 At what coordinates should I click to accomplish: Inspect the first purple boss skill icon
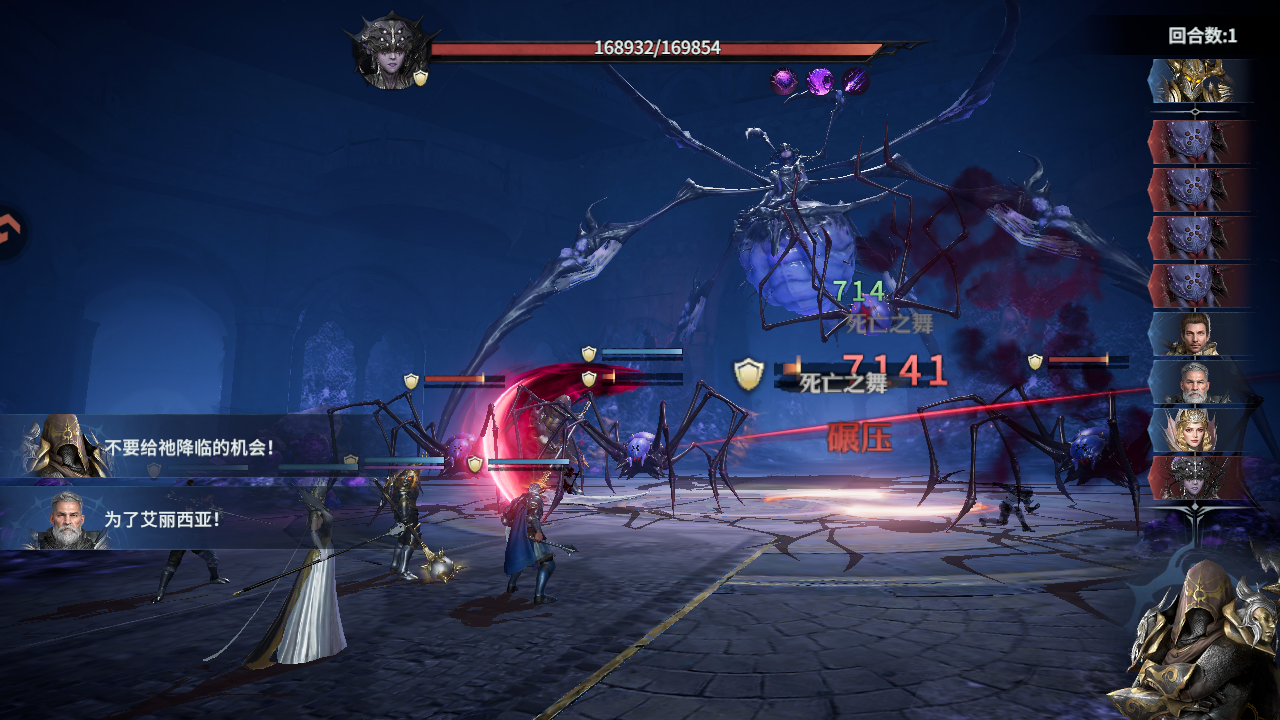[784, 81]
